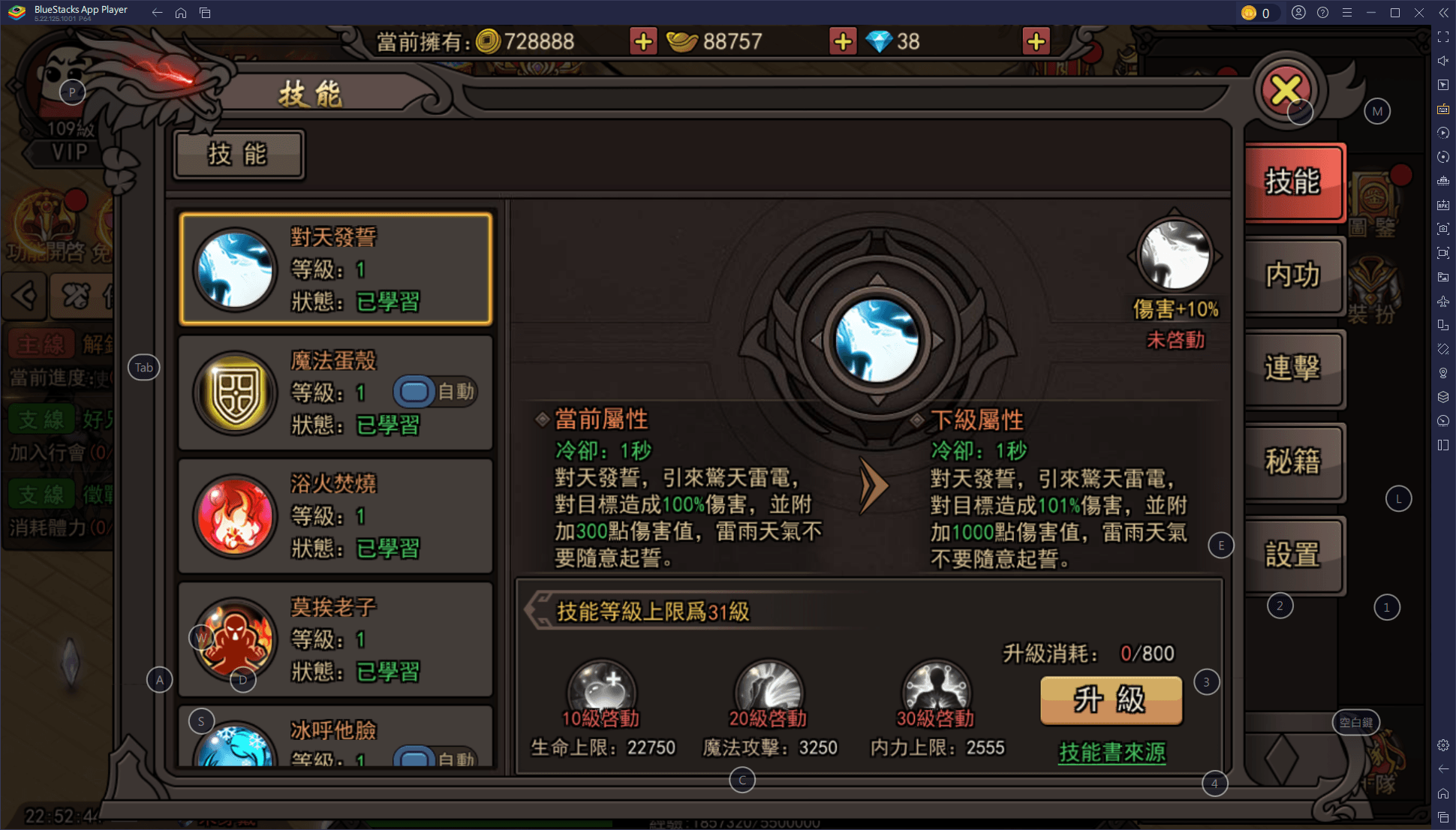This screenshot has height=830, width=1456.
Task: Open the 秘籍 tab
Action: pos(1295,462)
